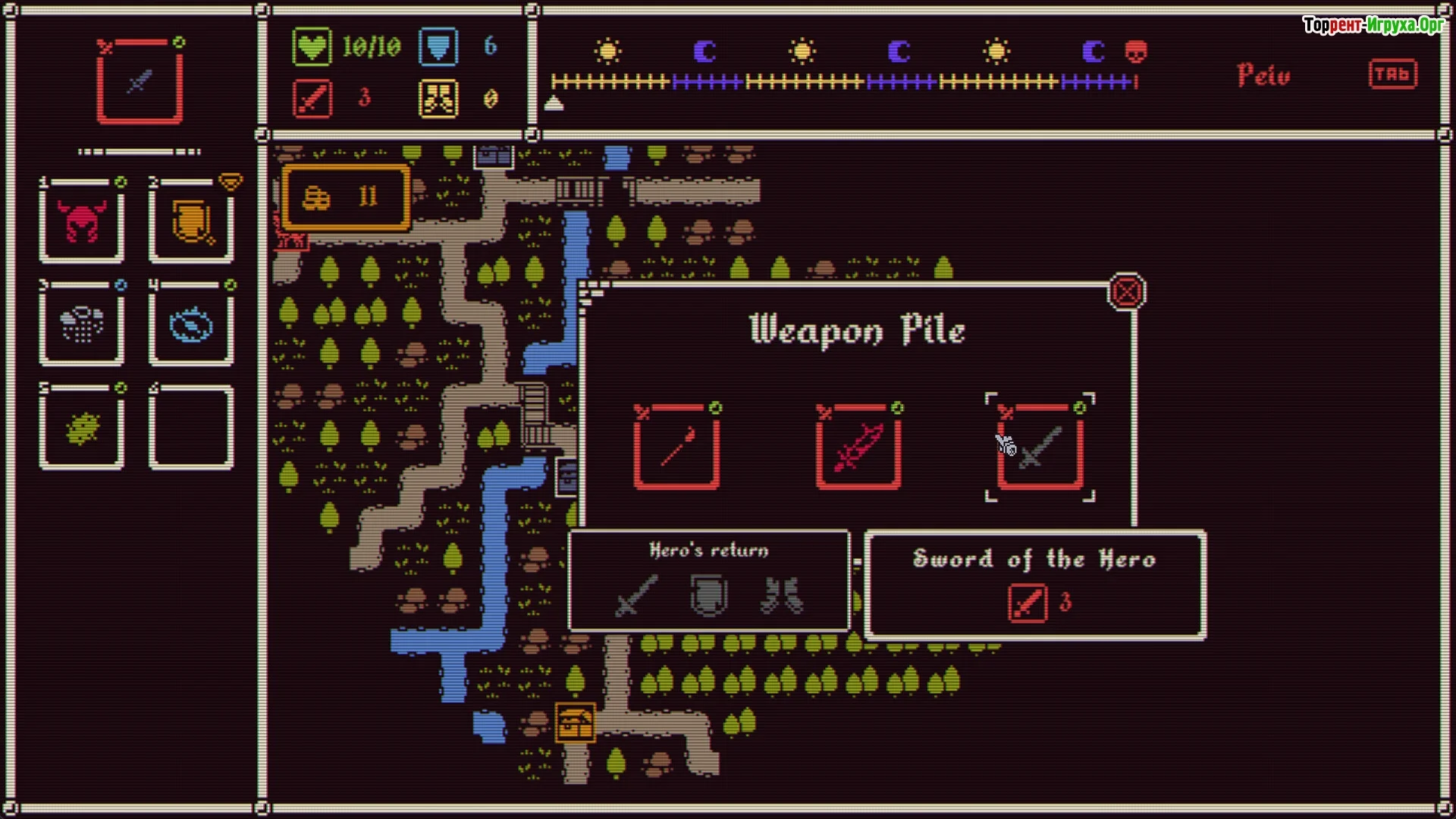Open the torrent site watermark link
Image resolution: width=1456 pixels, height=819 pixels.
point(1373,25)
